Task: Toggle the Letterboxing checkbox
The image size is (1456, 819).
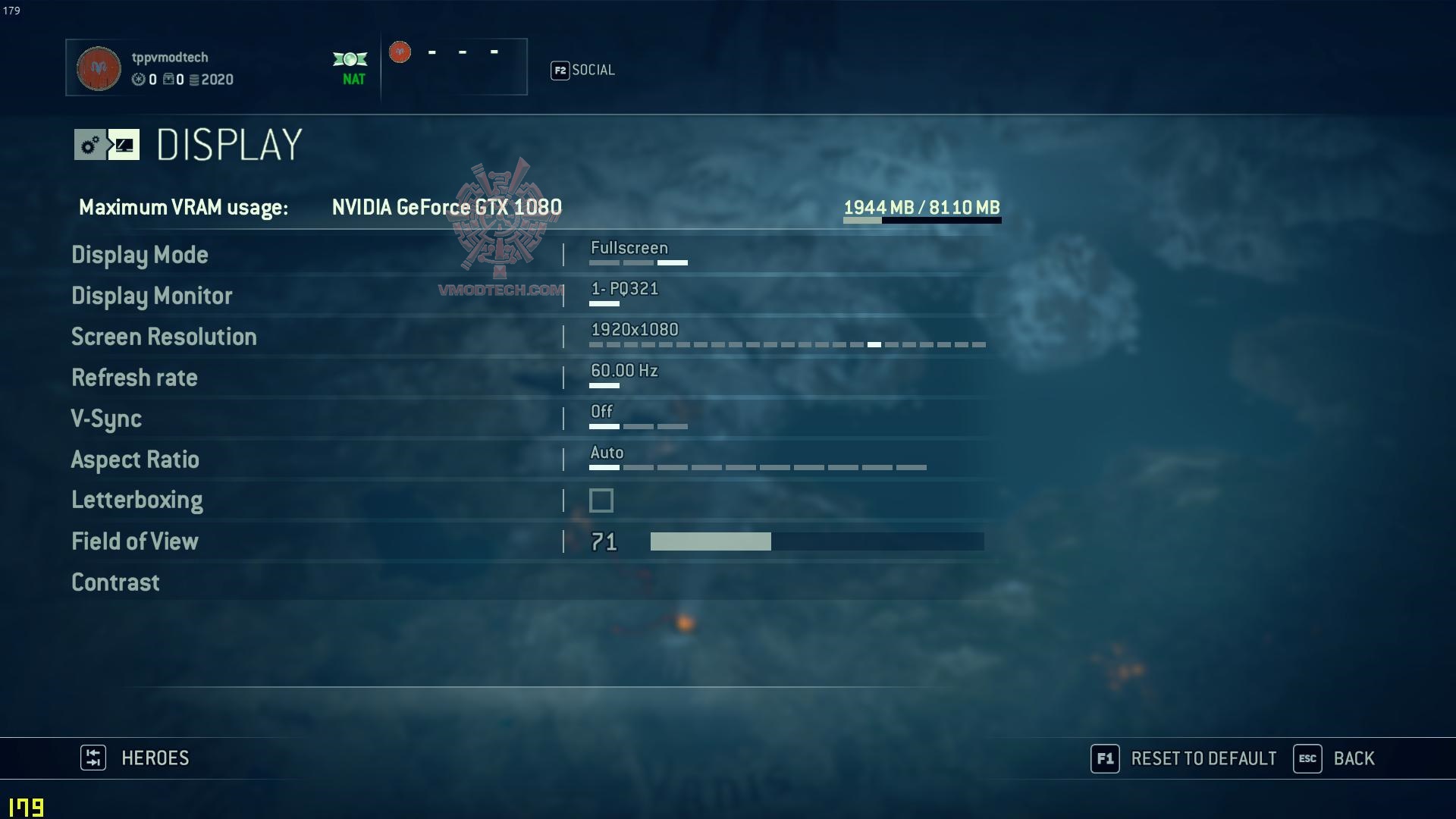Action: [x=601, y=500]
